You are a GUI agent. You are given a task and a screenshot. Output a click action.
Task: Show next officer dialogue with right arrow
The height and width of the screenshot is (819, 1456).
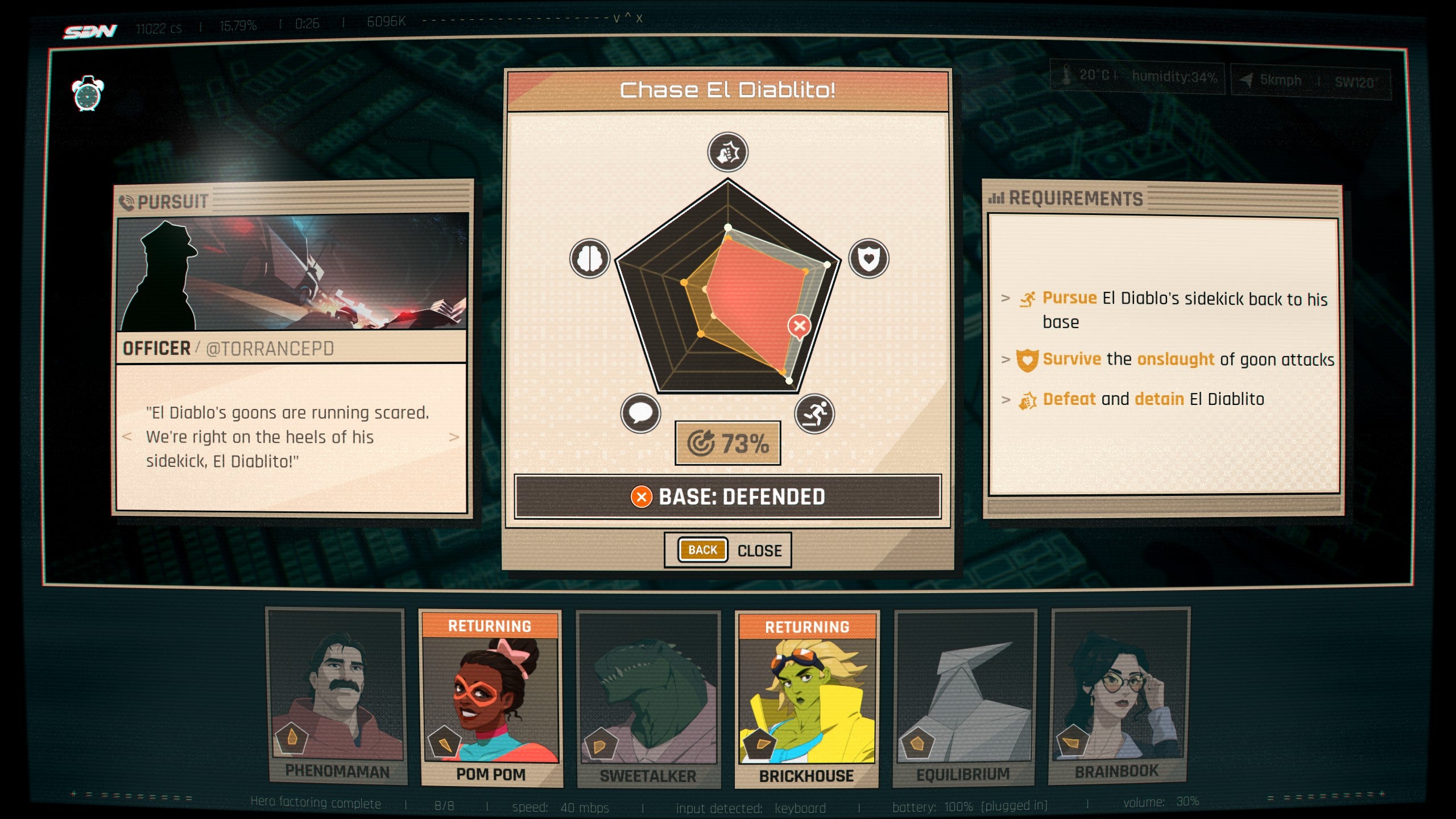[x=454, y=437]
